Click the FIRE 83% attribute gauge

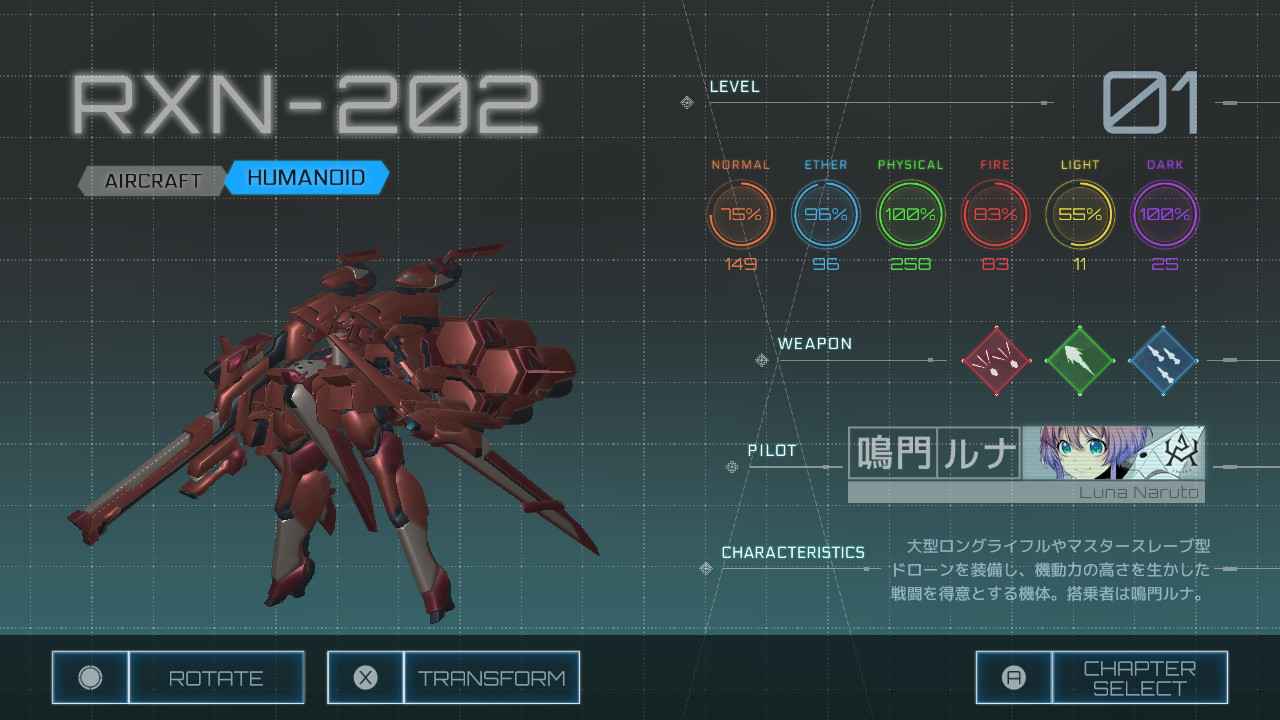995,214
